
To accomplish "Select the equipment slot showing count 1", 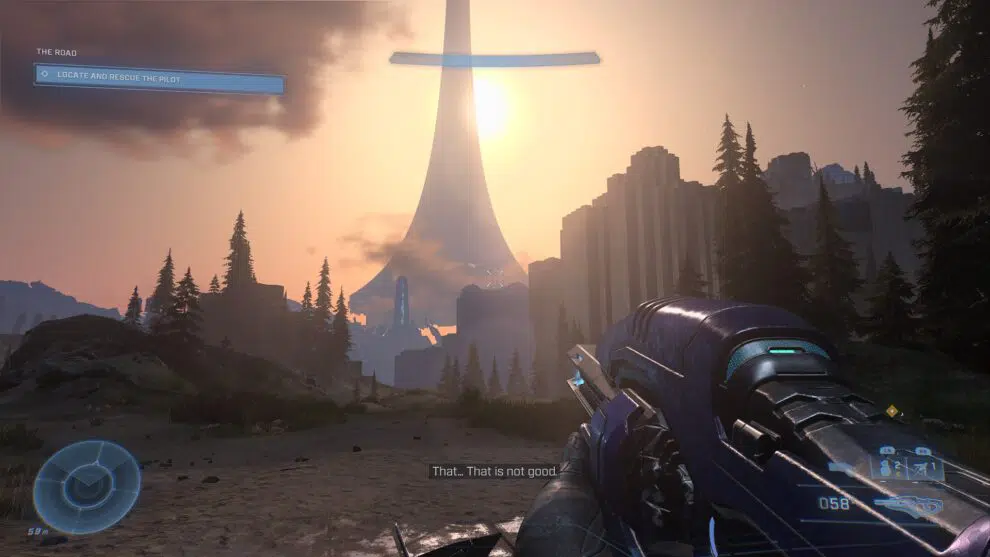I will [924, 467].
